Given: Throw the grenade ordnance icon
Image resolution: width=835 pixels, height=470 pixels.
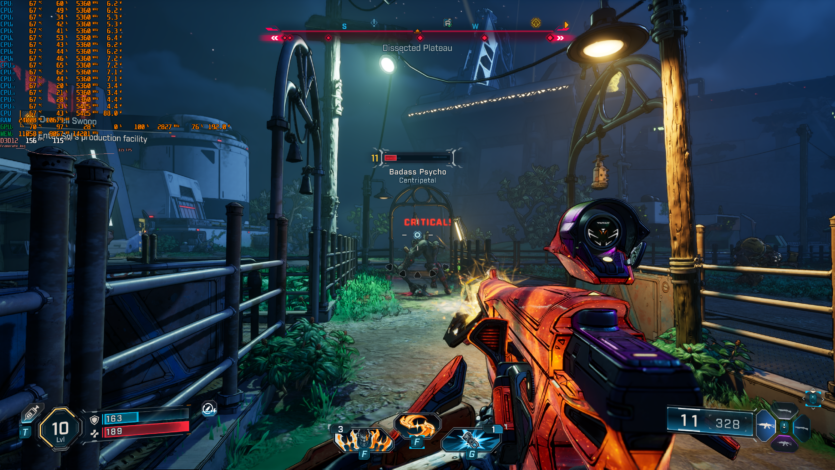Looking at the screenshot, I should coord(469,440).
